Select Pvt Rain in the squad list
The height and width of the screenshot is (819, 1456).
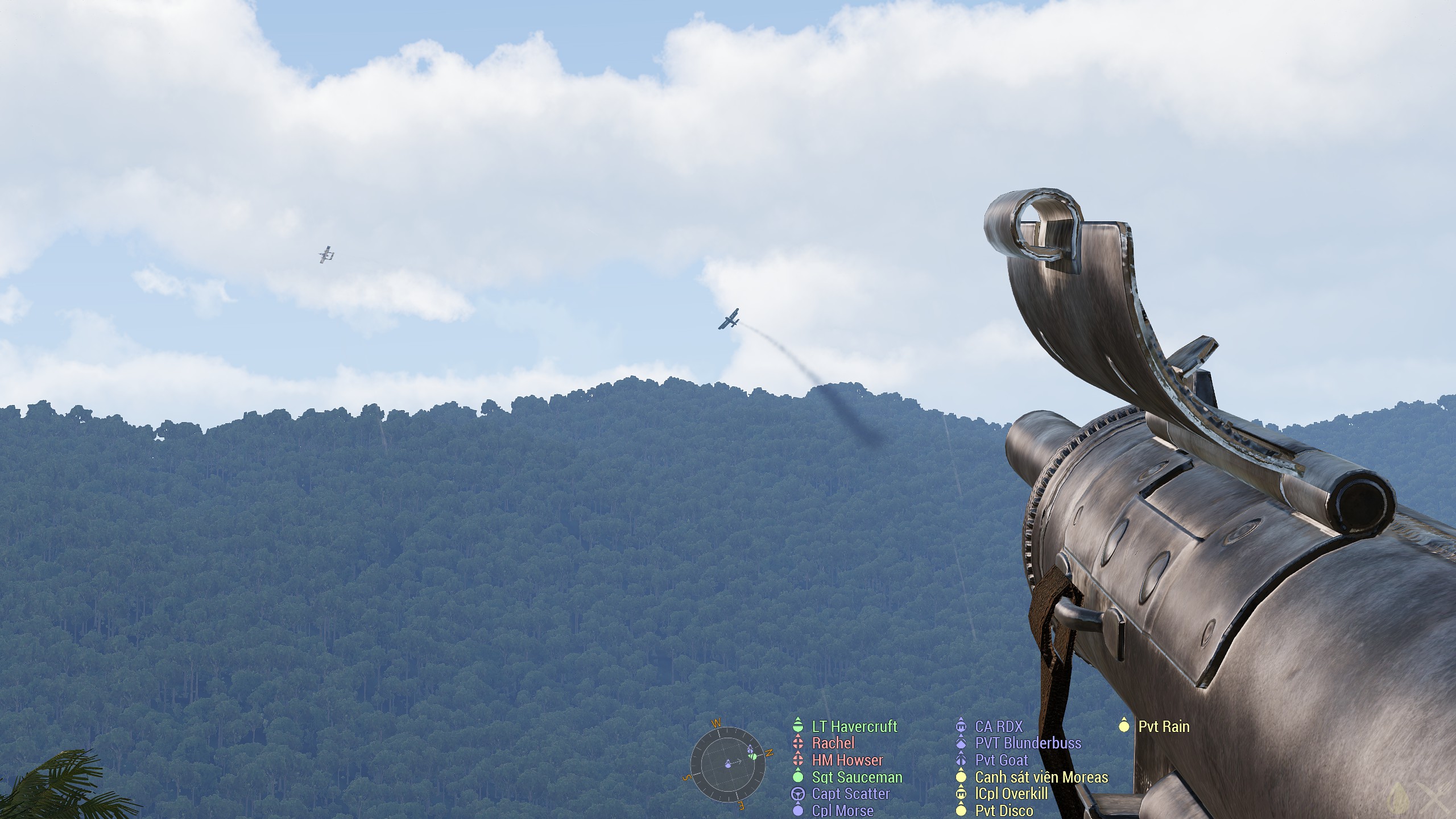click(1163, 726)
